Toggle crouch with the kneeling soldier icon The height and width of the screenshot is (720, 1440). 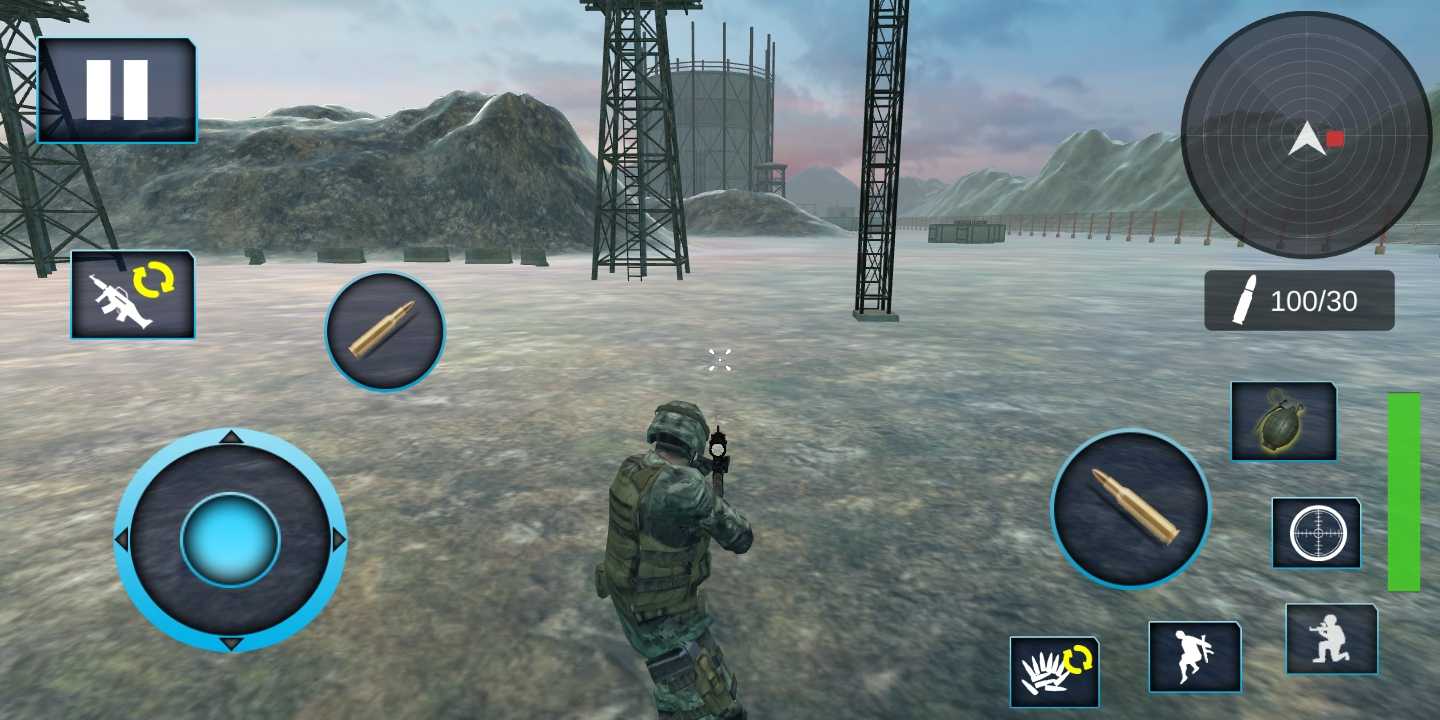[x=1331, y=641]
